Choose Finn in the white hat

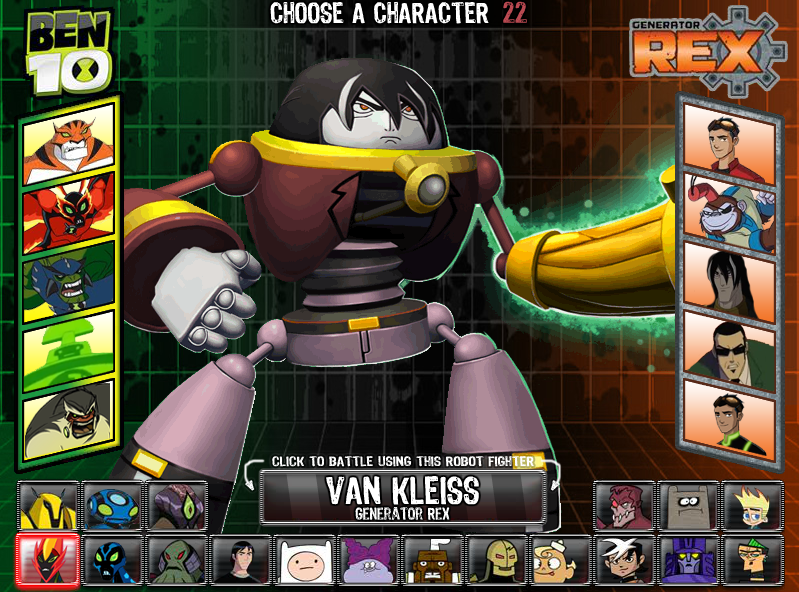click(x=303, y=559)
